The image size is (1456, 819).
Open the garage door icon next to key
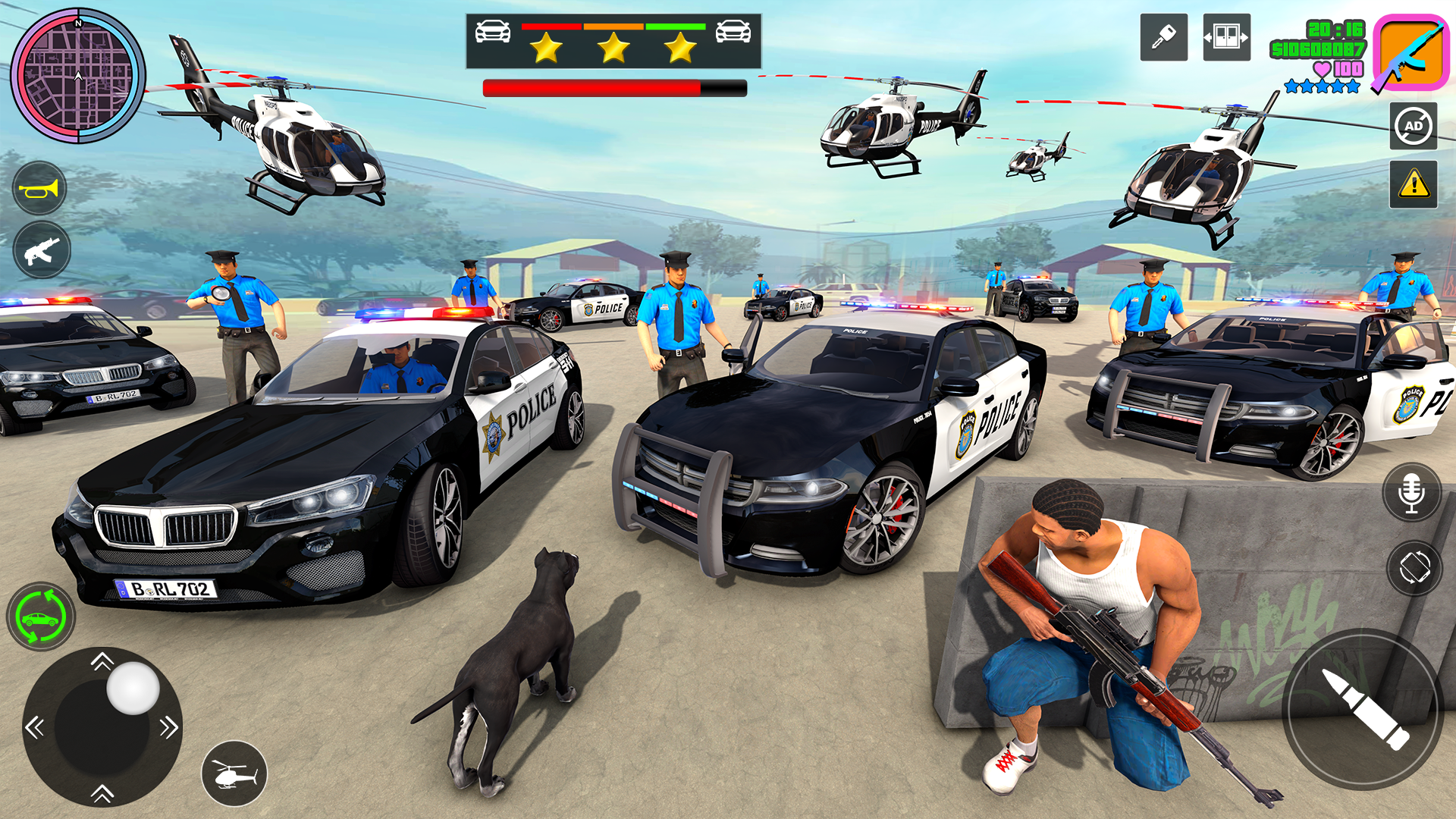pyautogui.click(x=1228, y=37)
